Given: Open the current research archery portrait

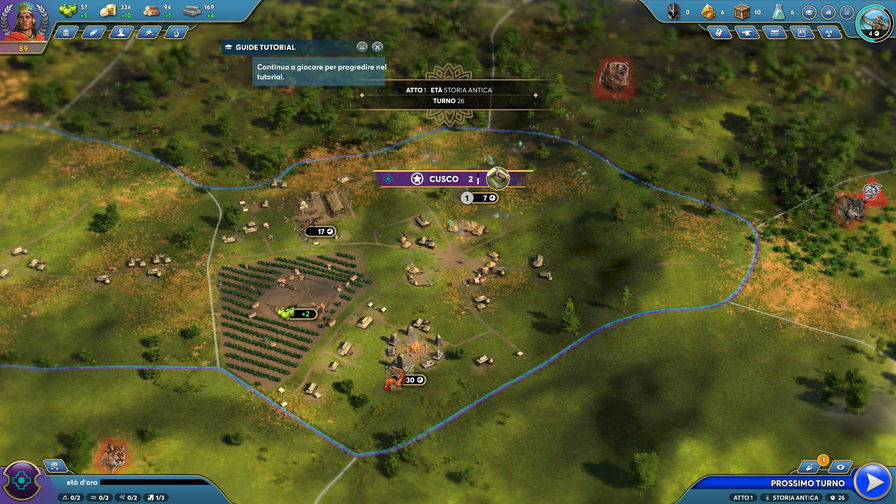Looking at the screenshot, I should [x=874, y=18].
